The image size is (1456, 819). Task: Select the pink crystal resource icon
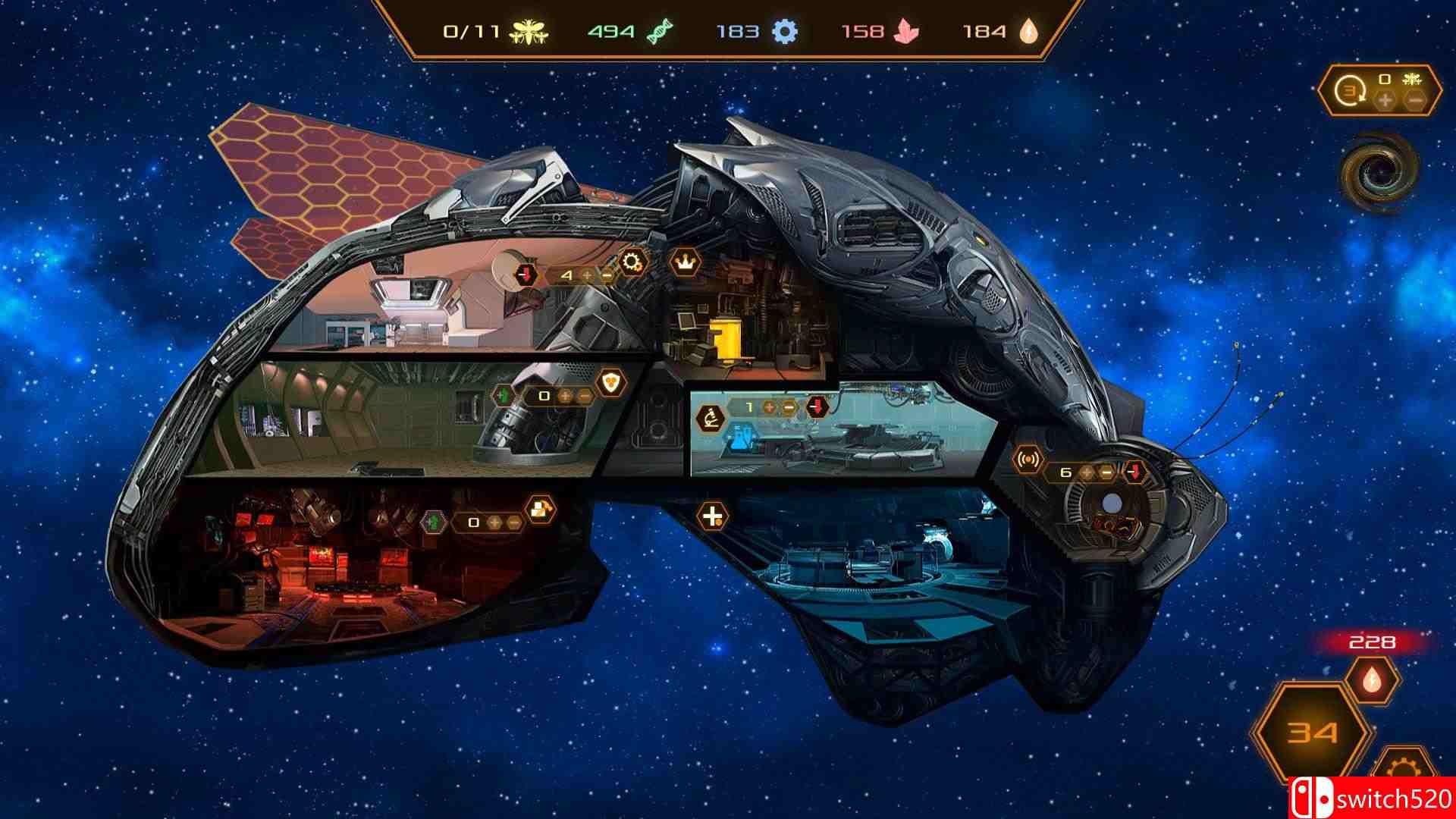pos(907,32)
